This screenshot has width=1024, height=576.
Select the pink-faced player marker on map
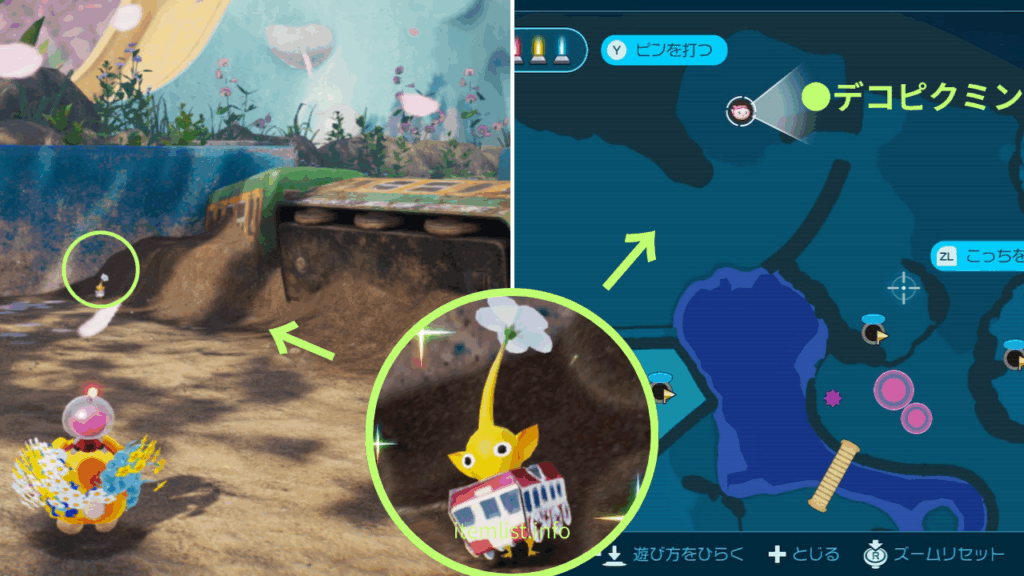click(740, 111)
